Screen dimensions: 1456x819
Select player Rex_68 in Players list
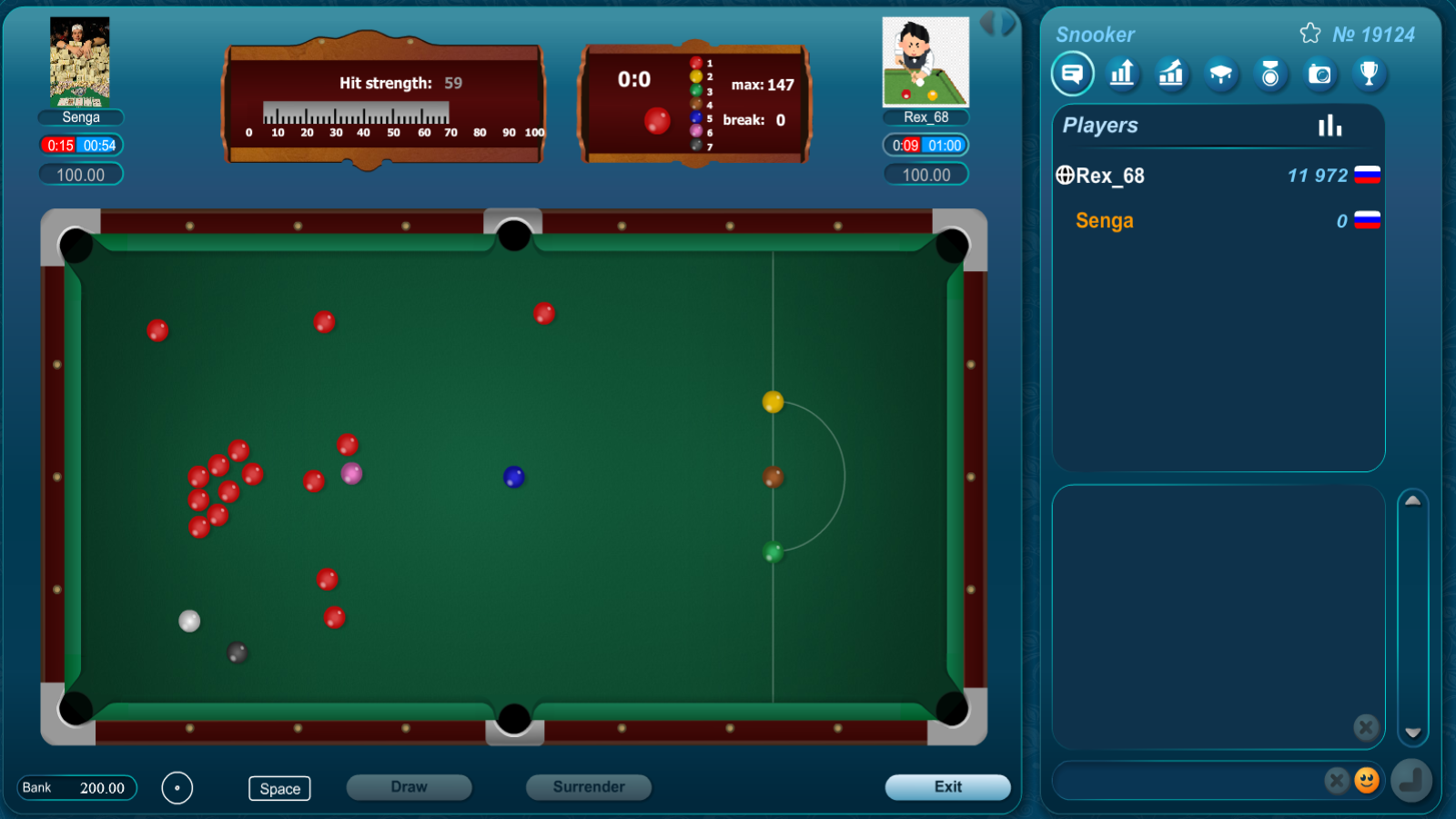point(1112,175)
